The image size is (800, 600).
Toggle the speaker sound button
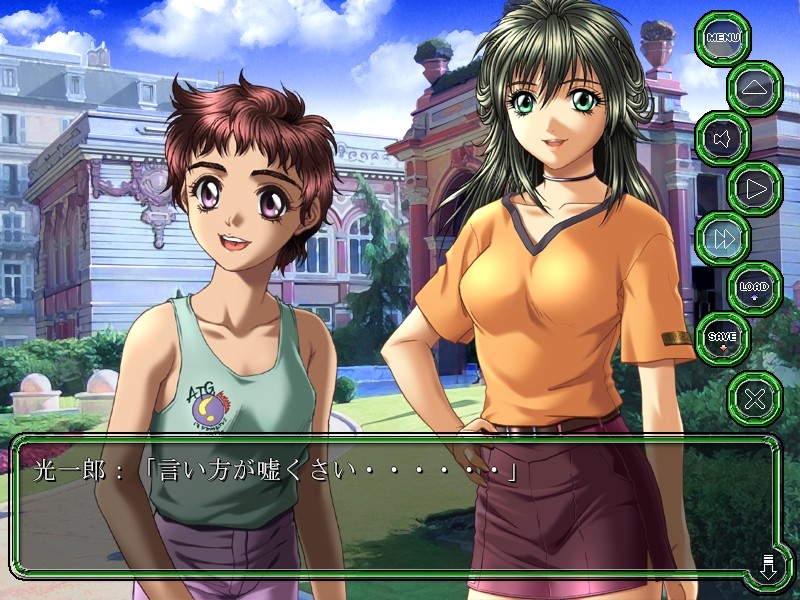pyautogui.click(x=721, y=138)
